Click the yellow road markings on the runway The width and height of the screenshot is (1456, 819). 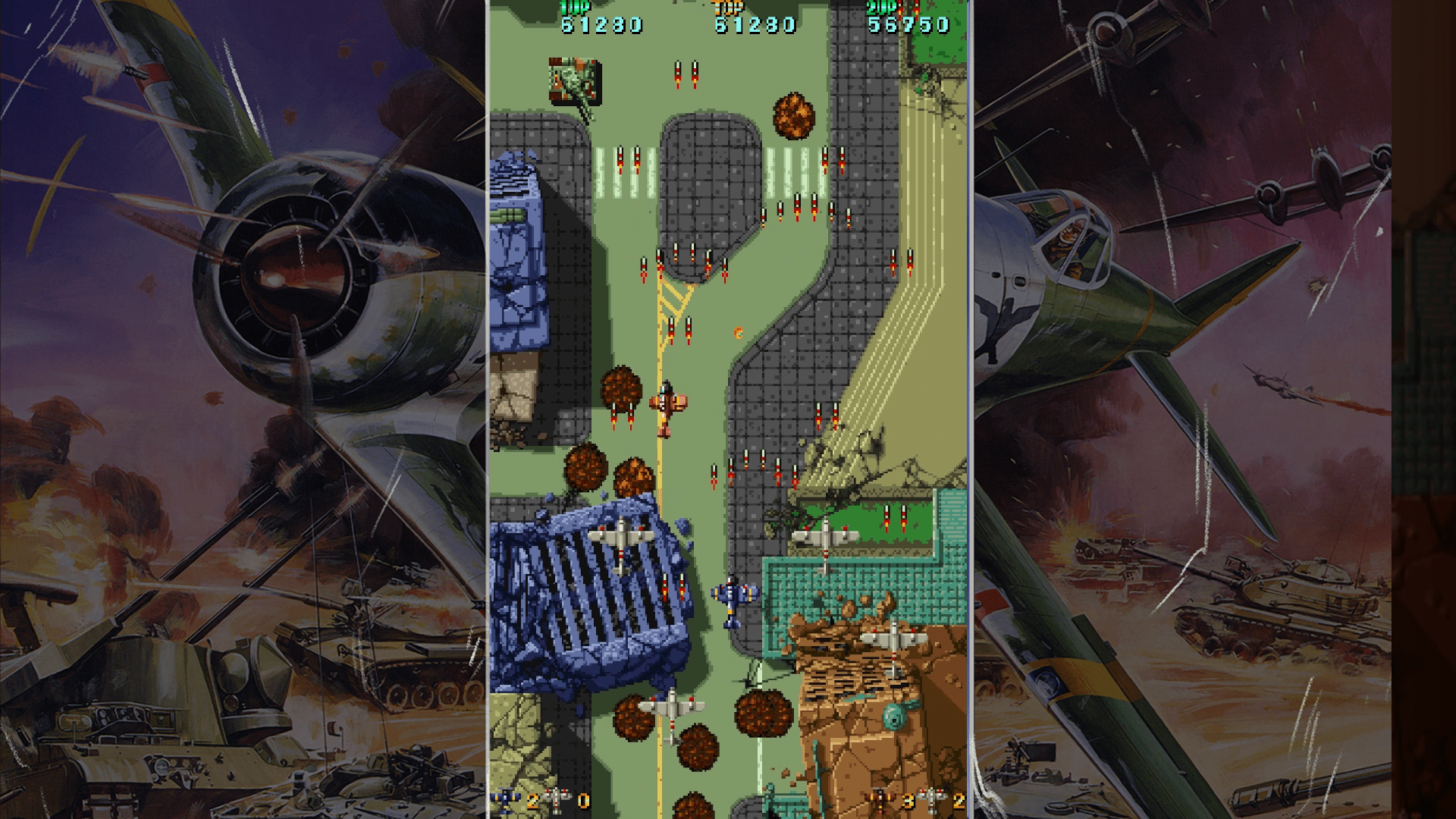click(675, 296)
